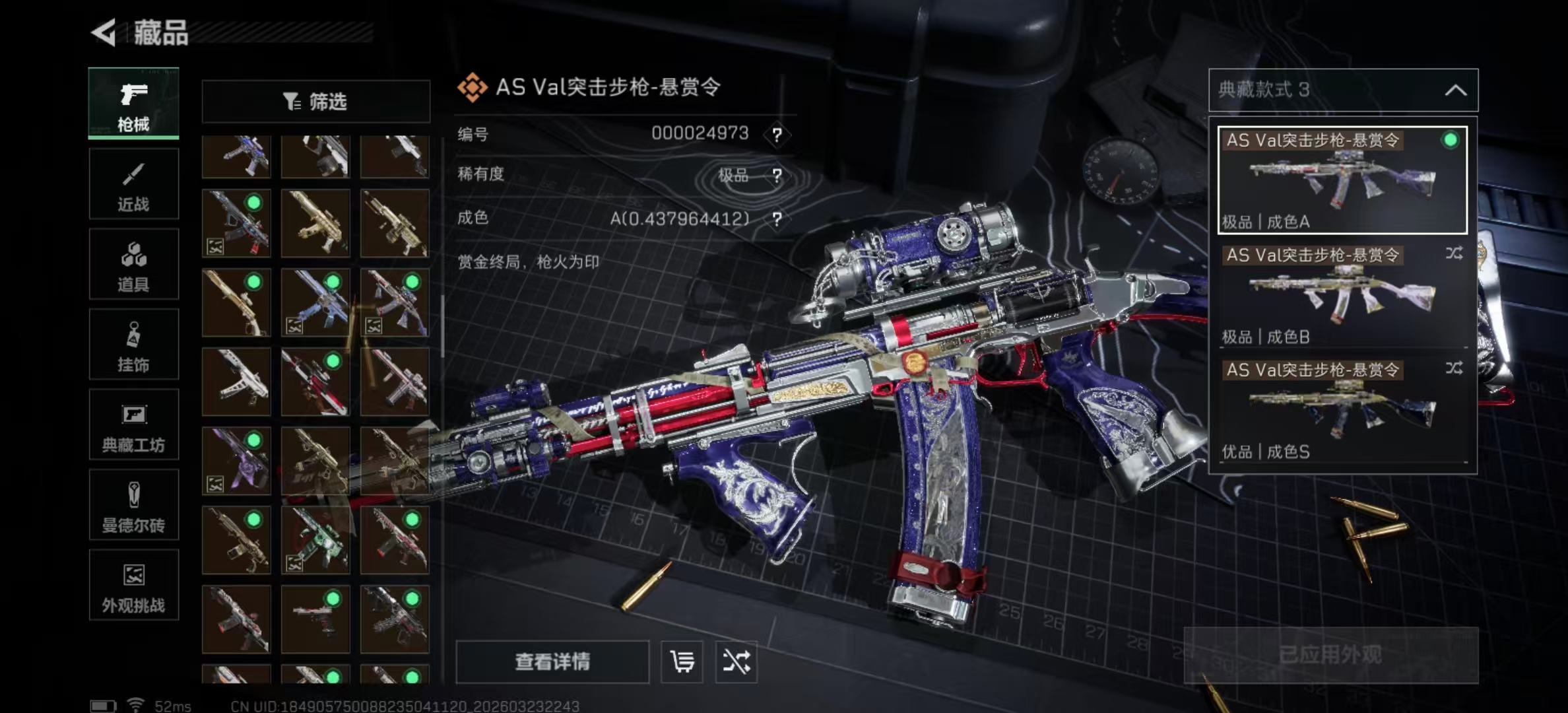The width and height of the screenshot is (1568, 713).
Task: Go back using the arrow beside 藏品
Action: click(x=104, y=32)
